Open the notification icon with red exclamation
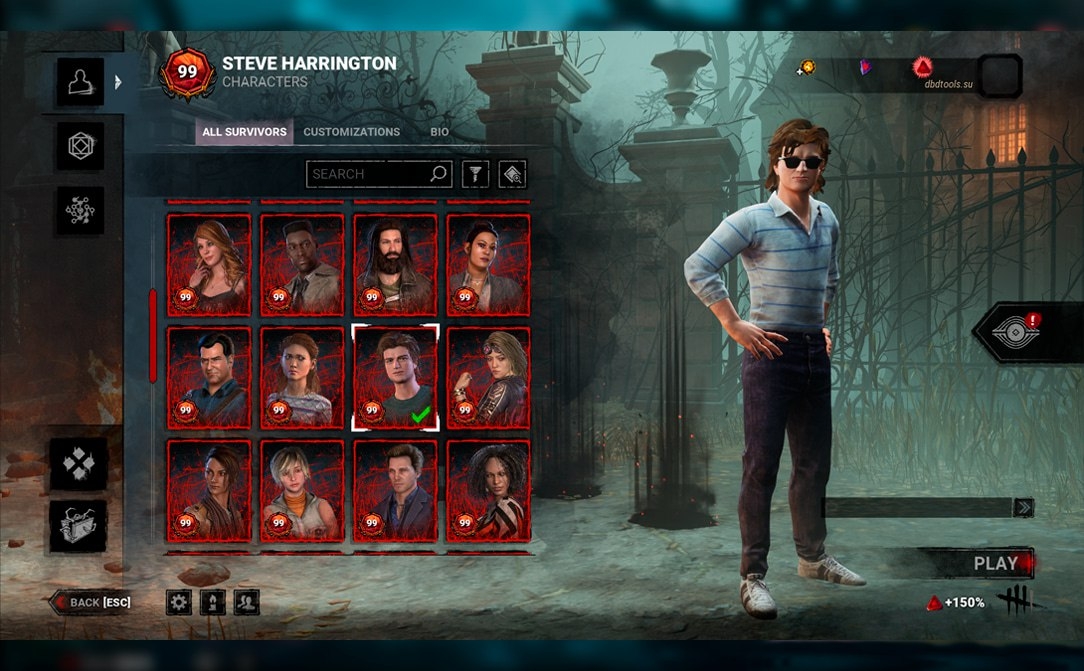Screen dimensions: 1084x671 [1020, 332]
